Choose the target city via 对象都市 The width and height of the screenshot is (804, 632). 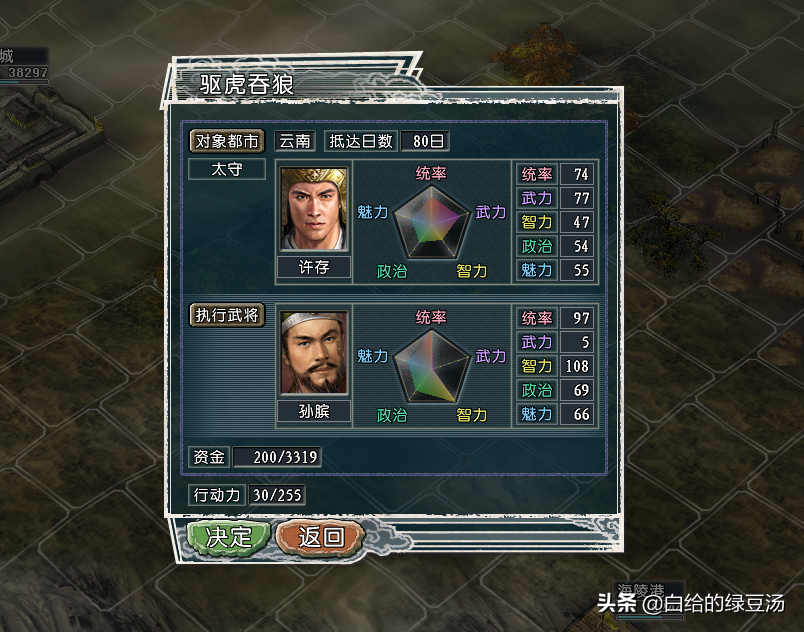(x=227, y=141)
